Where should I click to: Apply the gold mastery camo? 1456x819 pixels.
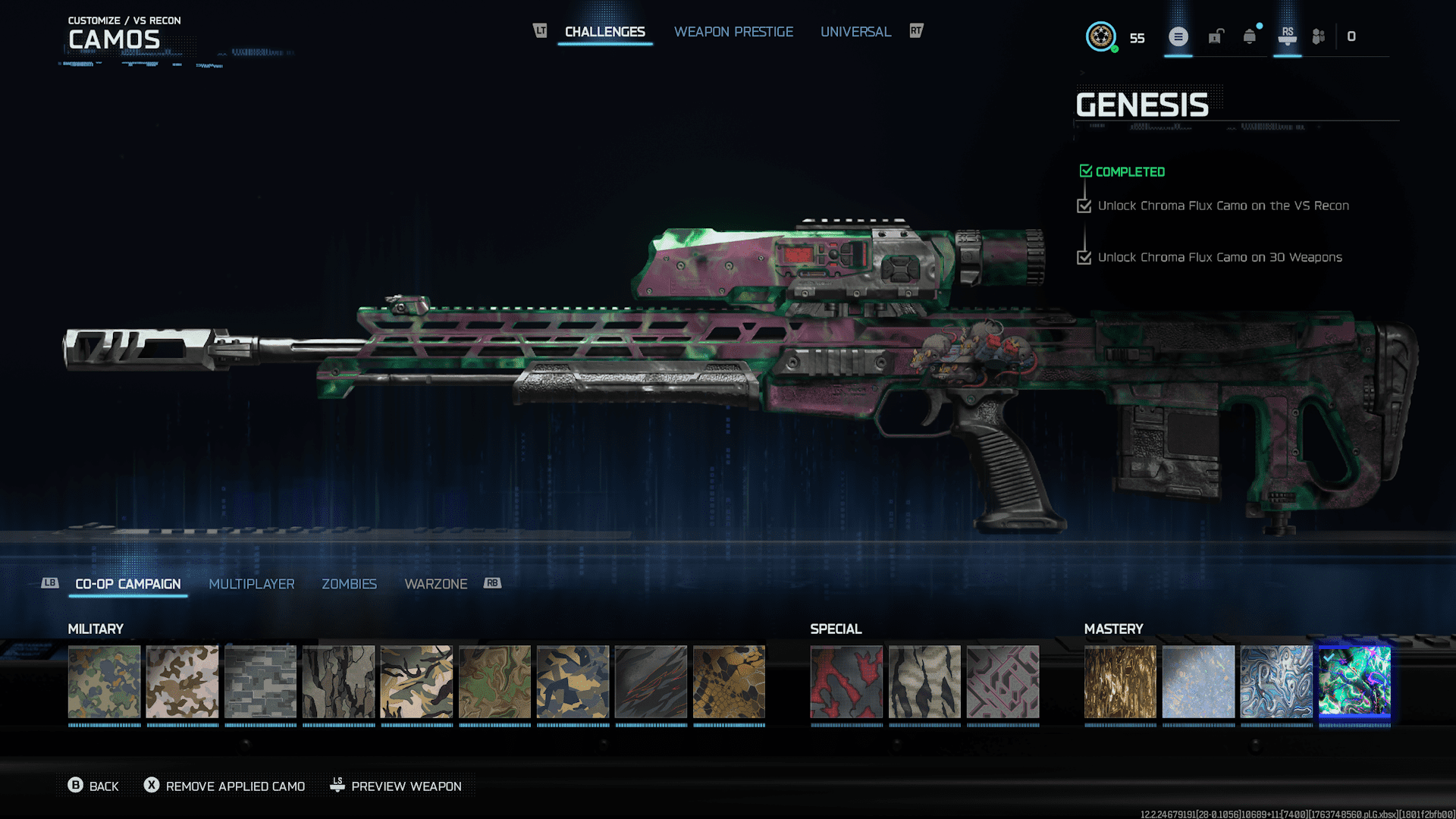pos(1120,682)
